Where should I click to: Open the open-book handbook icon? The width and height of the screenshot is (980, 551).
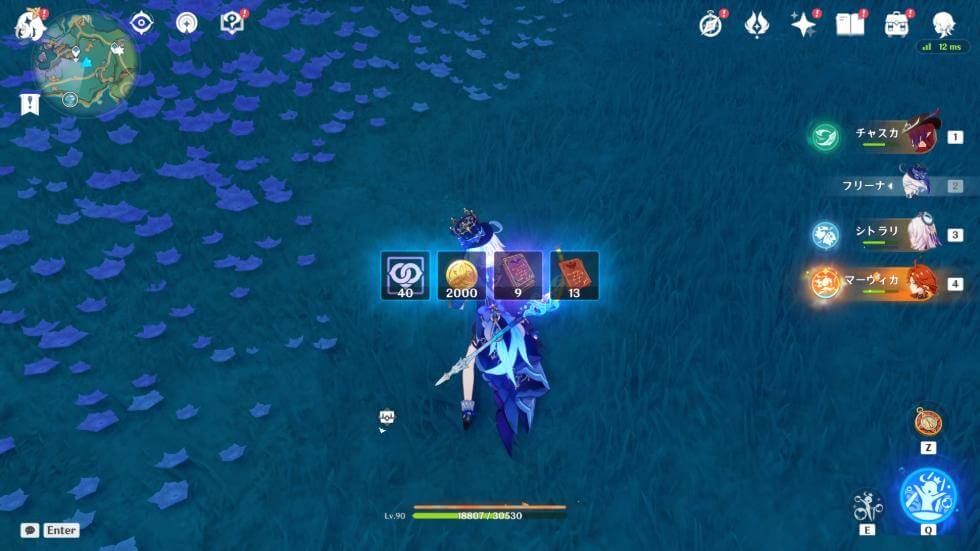click(850, 25)
